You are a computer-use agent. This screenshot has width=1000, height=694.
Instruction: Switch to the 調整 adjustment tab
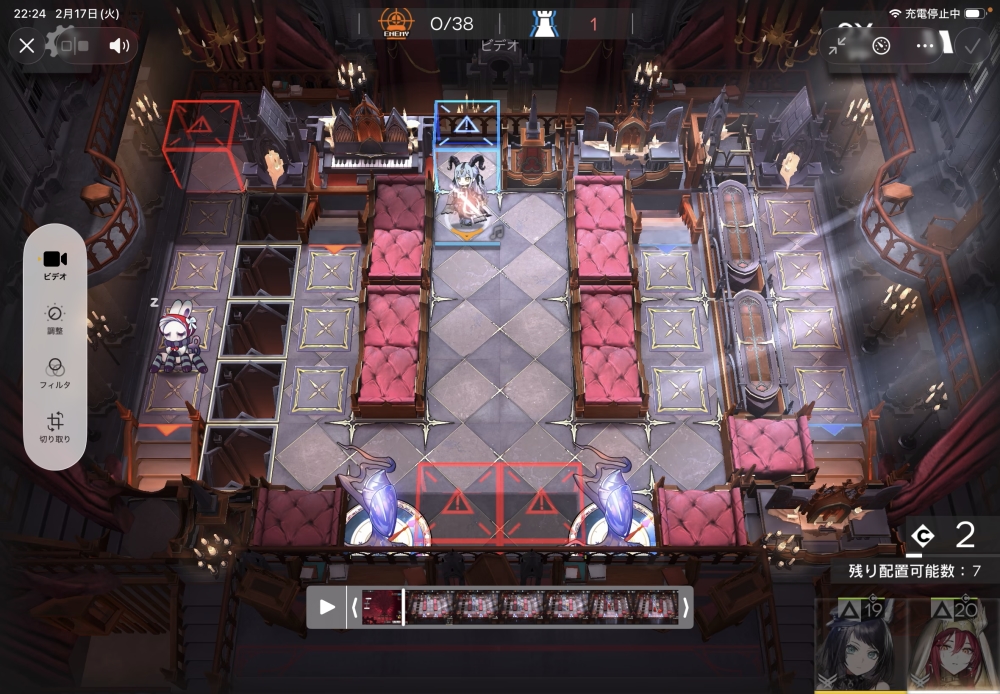click(x=55, y=319)
